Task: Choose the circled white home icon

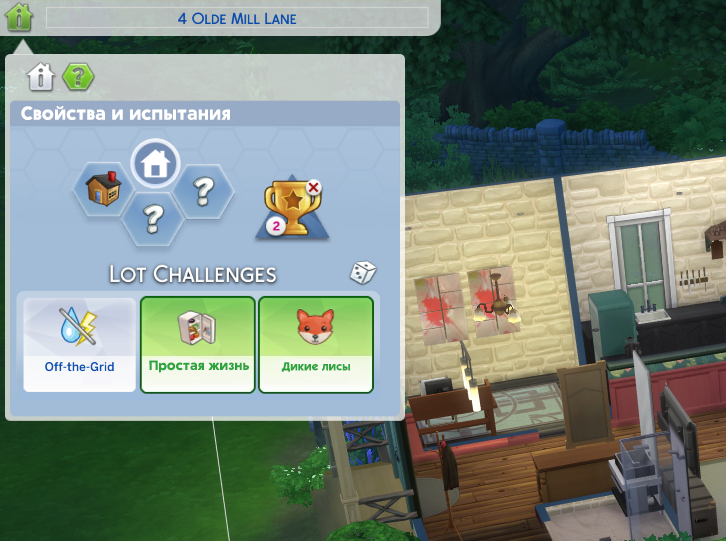Action: (x=155, y=162)
